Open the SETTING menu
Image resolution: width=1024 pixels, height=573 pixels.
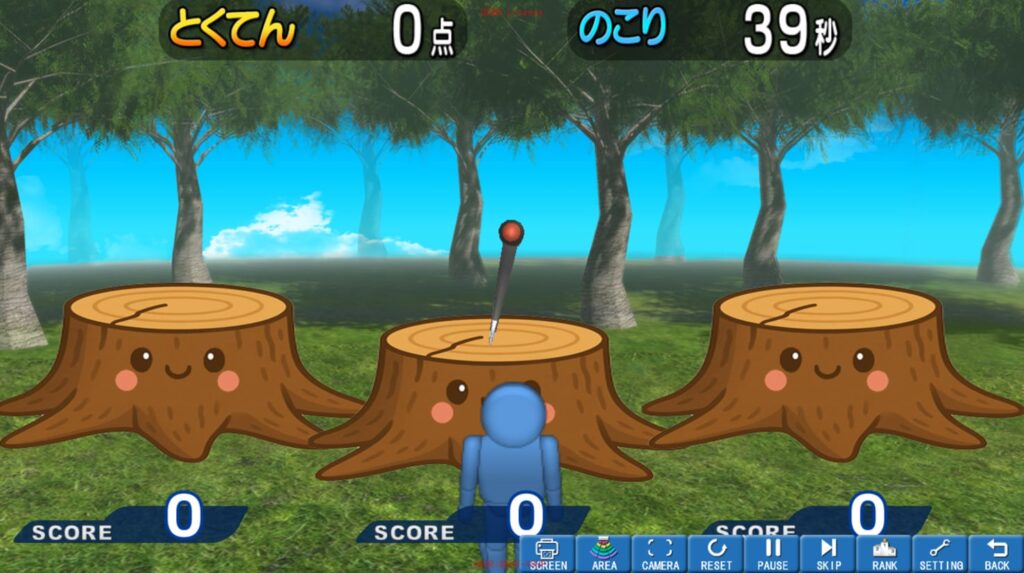[940, 554]
